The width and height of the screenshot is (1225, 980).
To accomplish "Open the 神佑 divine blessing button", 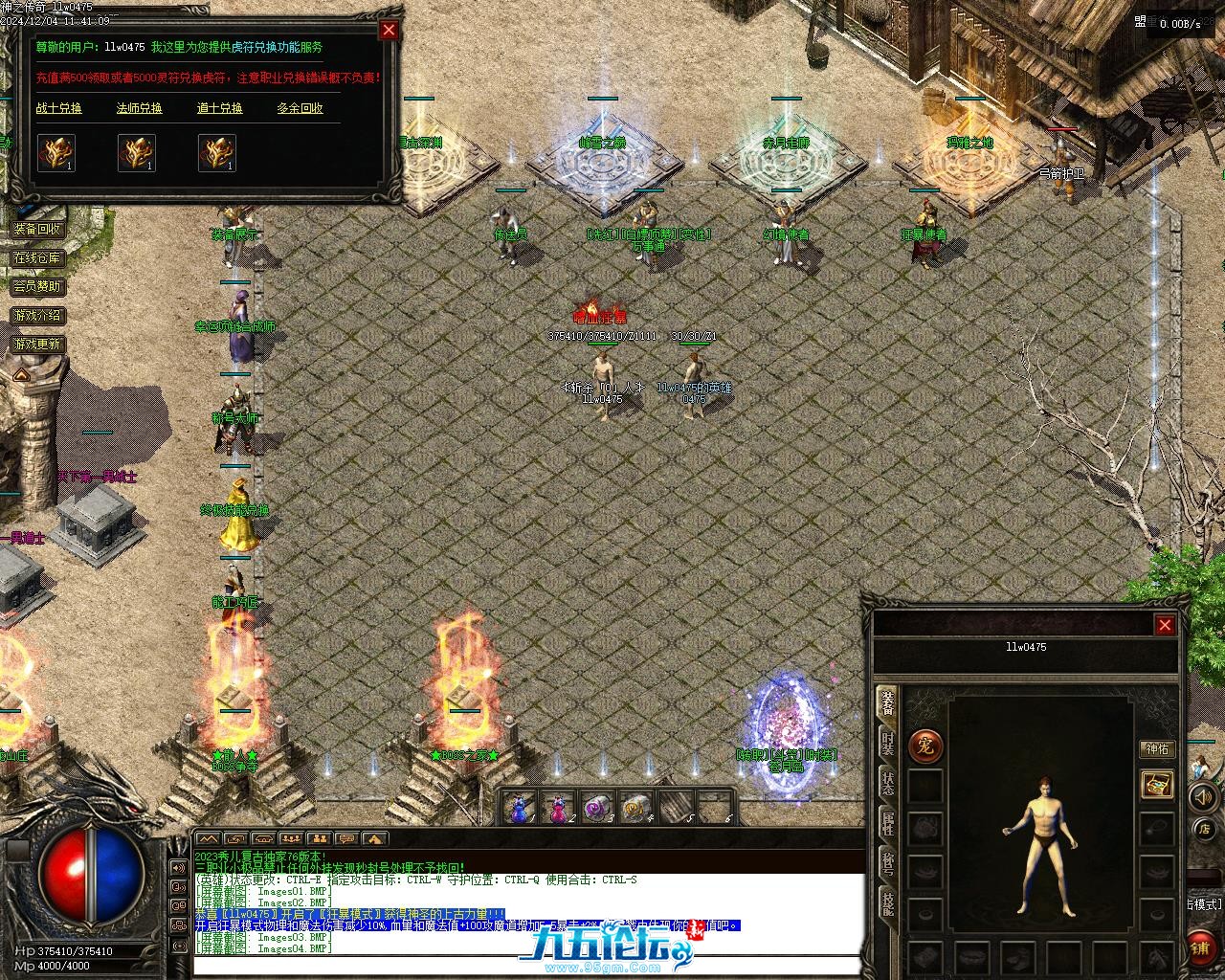I will pos(1157,748).
